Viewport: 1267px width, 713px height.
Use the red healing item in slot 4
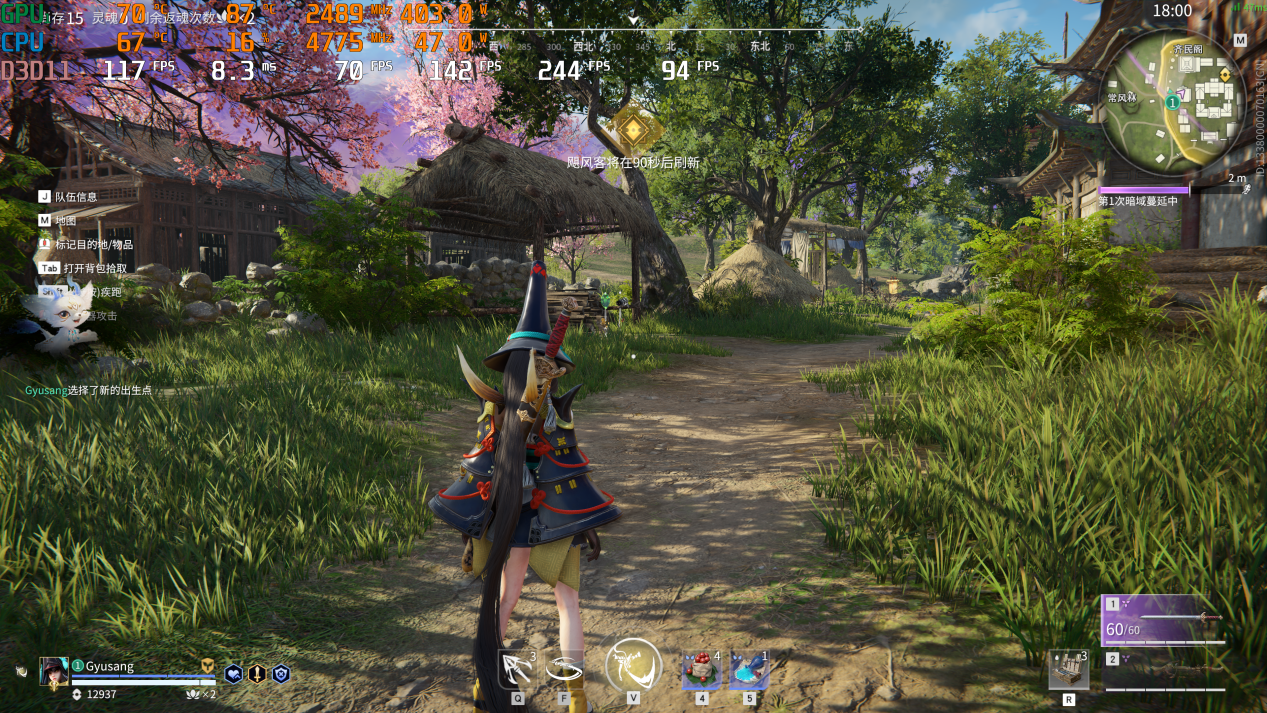pyautogui.click(x=702, y=669)
